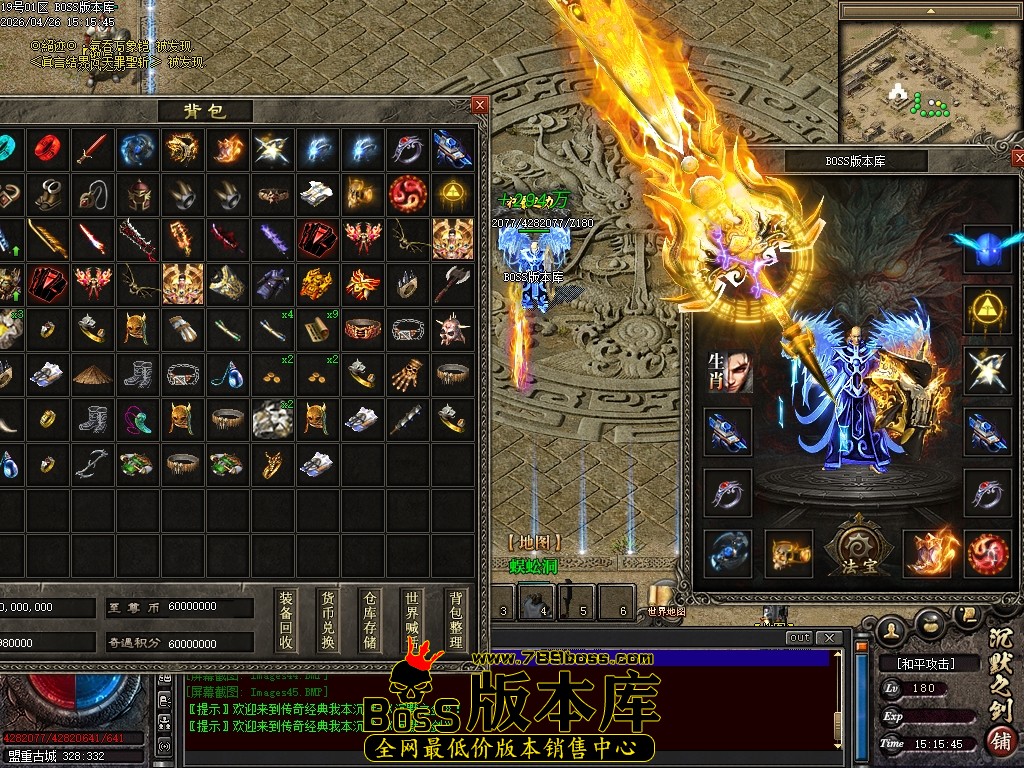Close the 背包 backpack window
The width and height of the screenshot is (1024, 768).
pos(480,105)
